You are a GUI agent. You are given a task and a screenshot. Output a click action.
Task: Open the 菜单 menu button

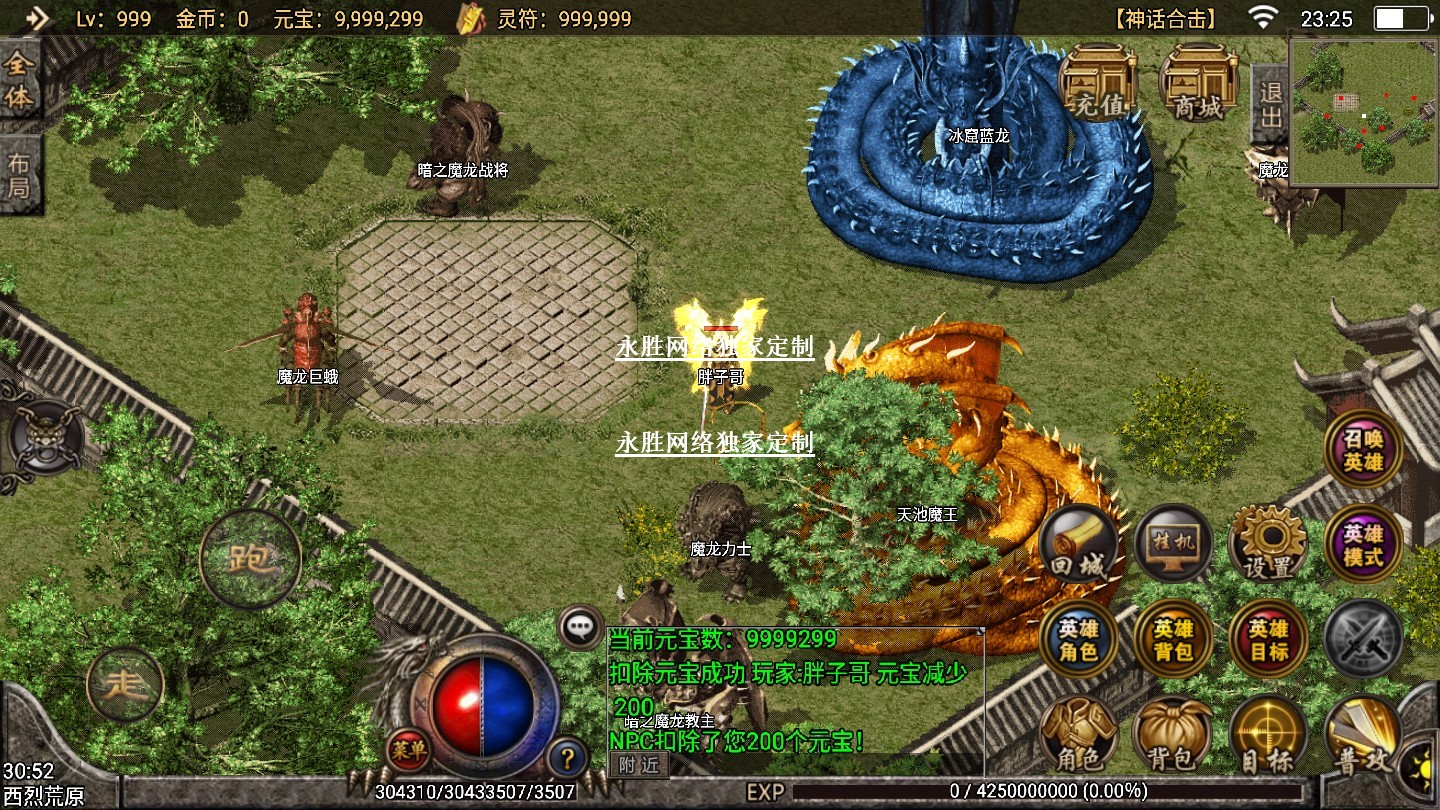pos(408,748)
